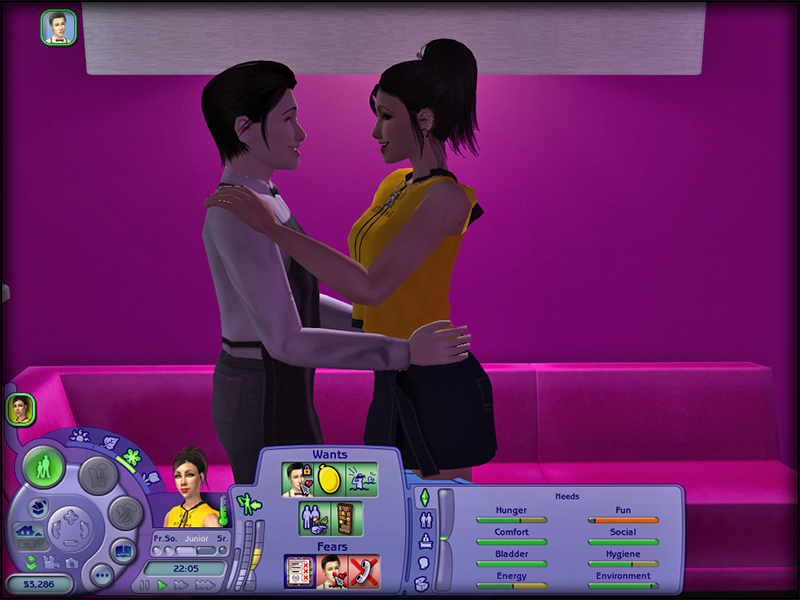Screen dimensions: 800x600
Task: Set game speed to fast forward
Action: point(183,585)
